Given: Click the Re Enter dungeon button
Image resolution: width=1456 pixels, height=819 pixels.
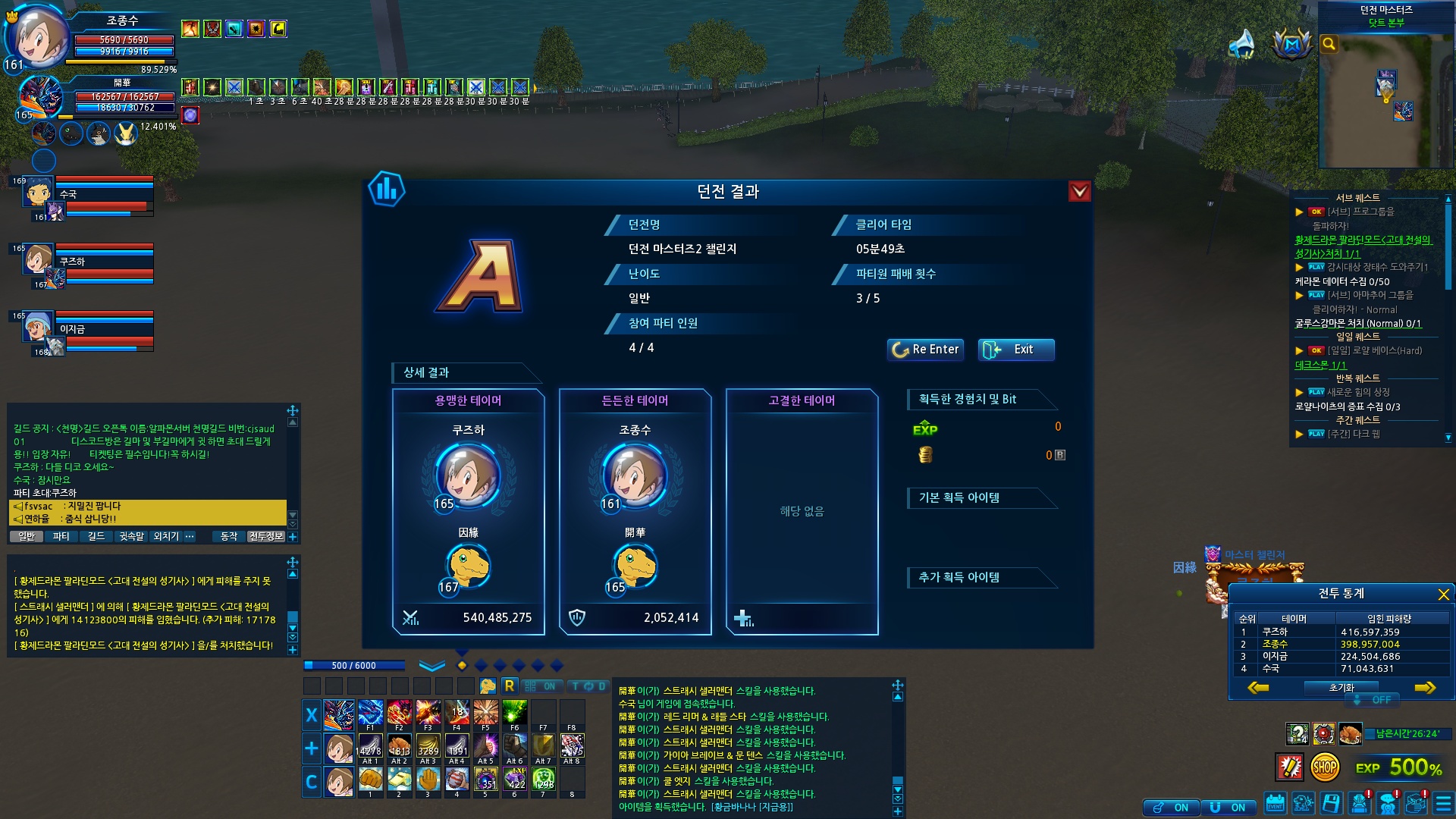Looking at the screenshot, I should 925,350.
